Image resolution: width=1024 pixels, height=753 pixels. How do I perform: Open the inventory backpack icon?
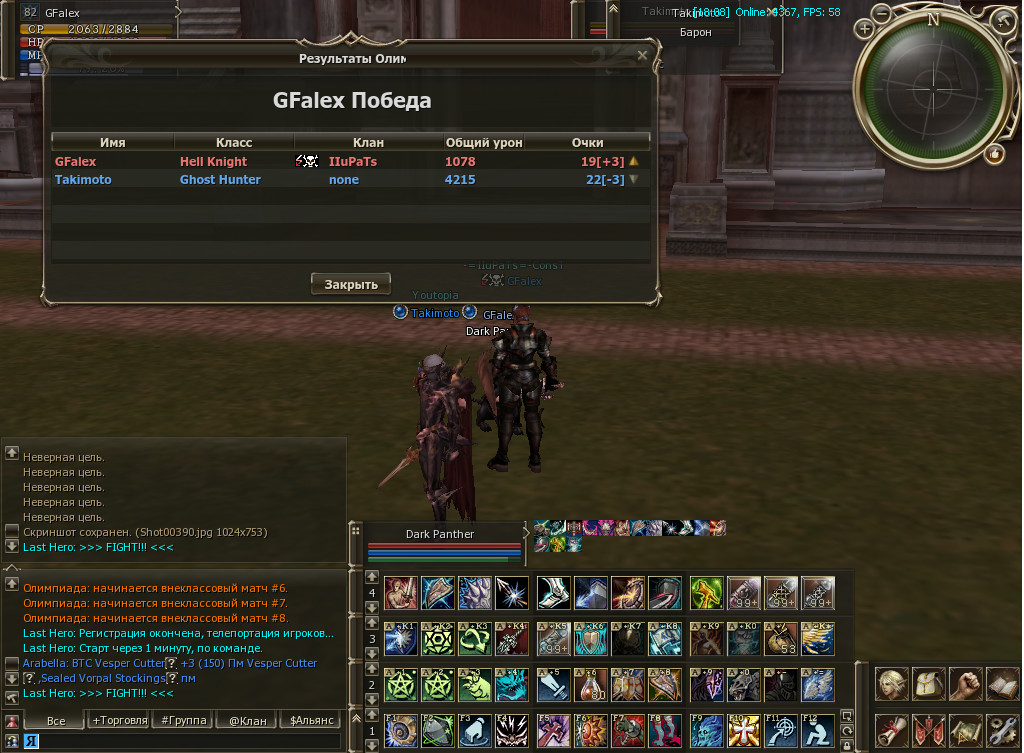click(x=928, y=684)
